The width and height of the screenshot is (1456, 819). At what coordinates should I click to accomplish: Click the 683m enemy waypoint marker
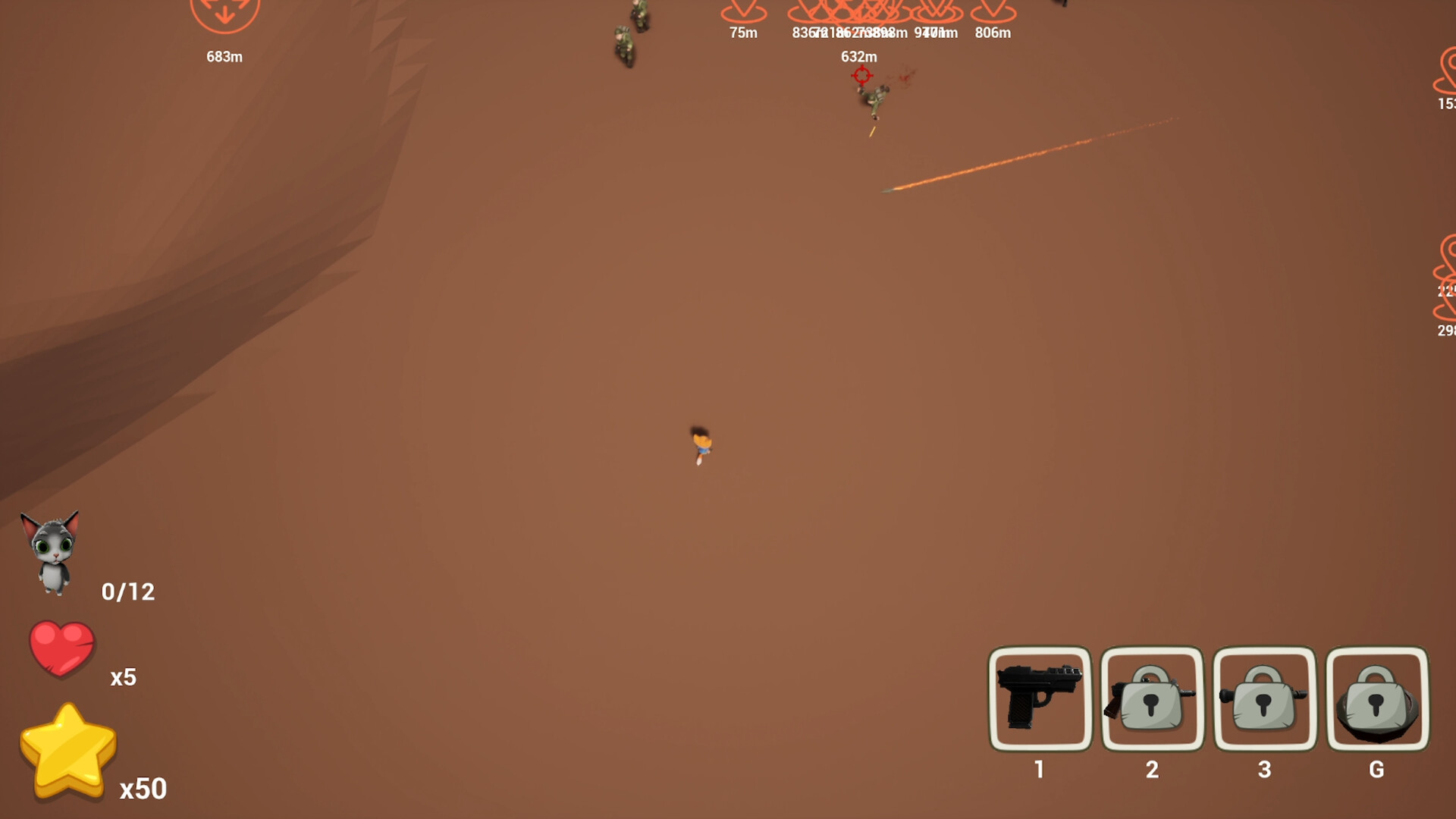pyautogui.click(x=224, y=15)
